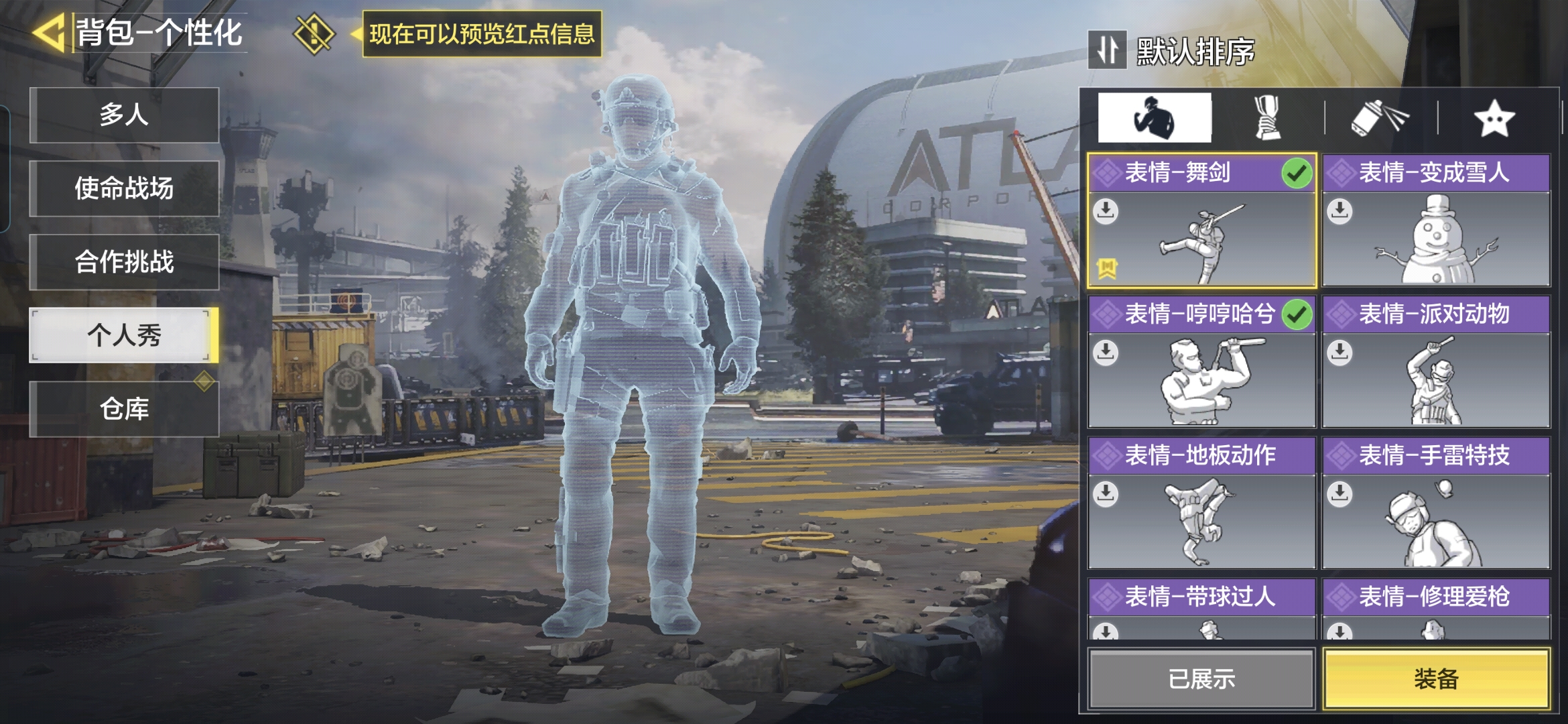The image size is (1568, 724).
Task: Open the 默认排序 sort selector
Action: [x=1173, y=51]
